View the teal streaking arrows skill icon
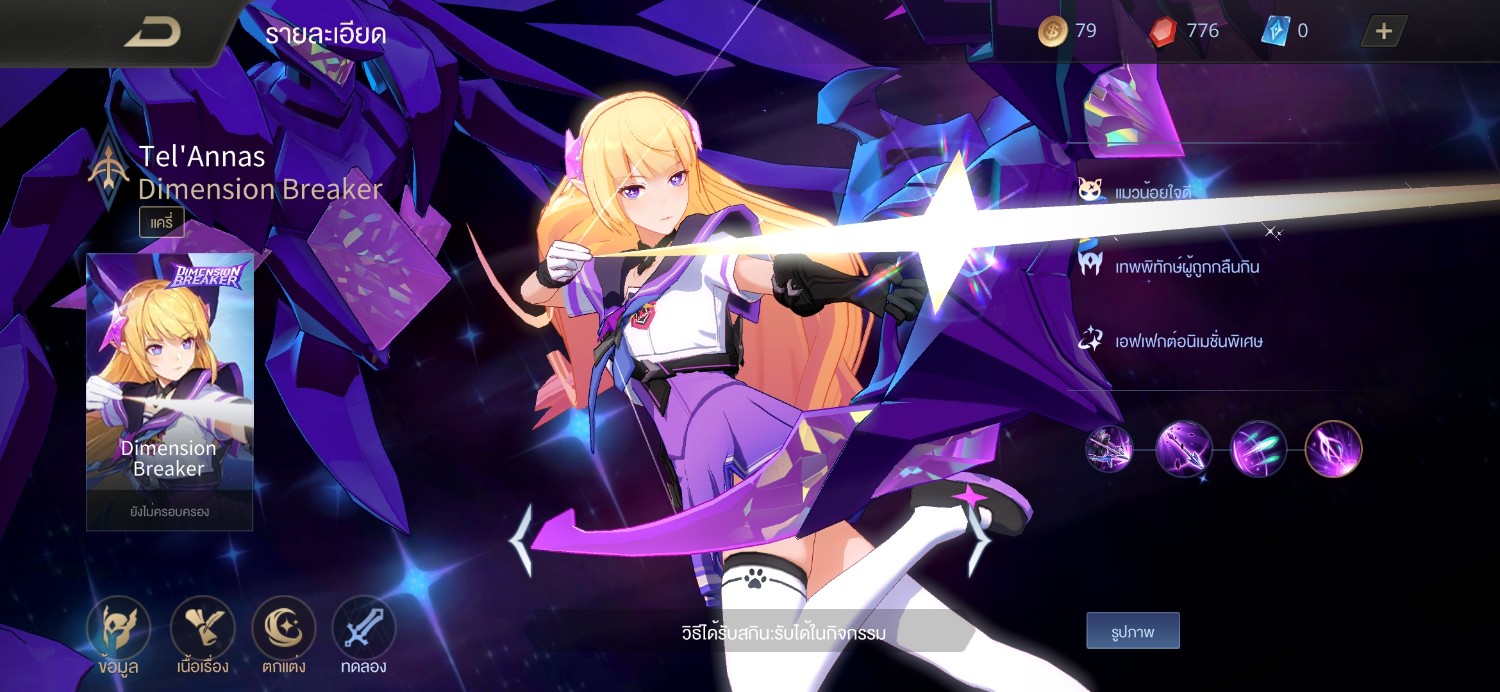 (x=1258, y=449)
